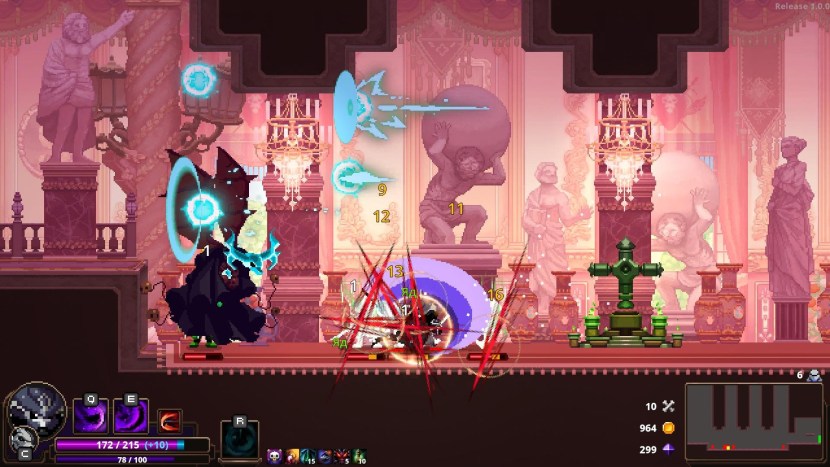Click the gold coin currency icon
The image size is (830, 467).
coord(669,428)
